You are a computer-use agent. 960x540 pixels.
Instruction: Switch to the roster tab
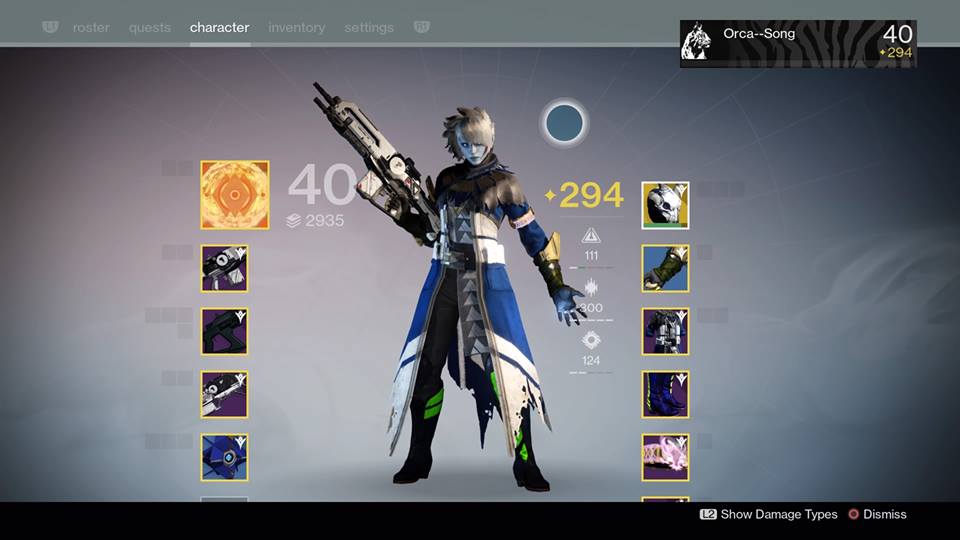pos(91,28)
